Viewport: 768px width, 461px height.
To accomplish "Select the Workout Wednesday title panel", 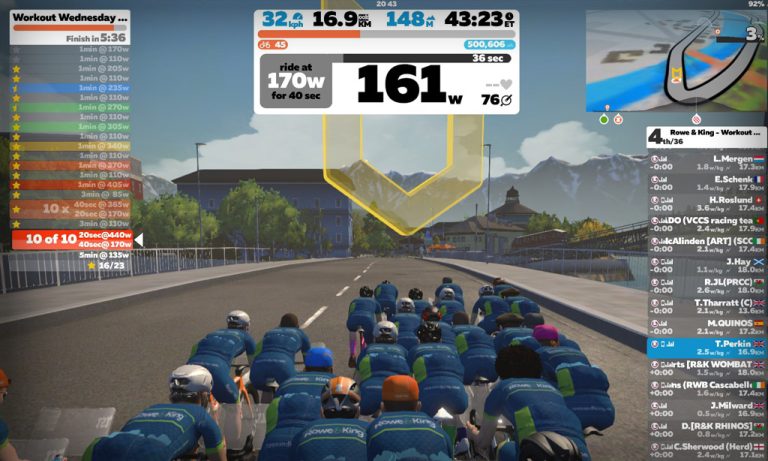I will (x=70, y=18).
